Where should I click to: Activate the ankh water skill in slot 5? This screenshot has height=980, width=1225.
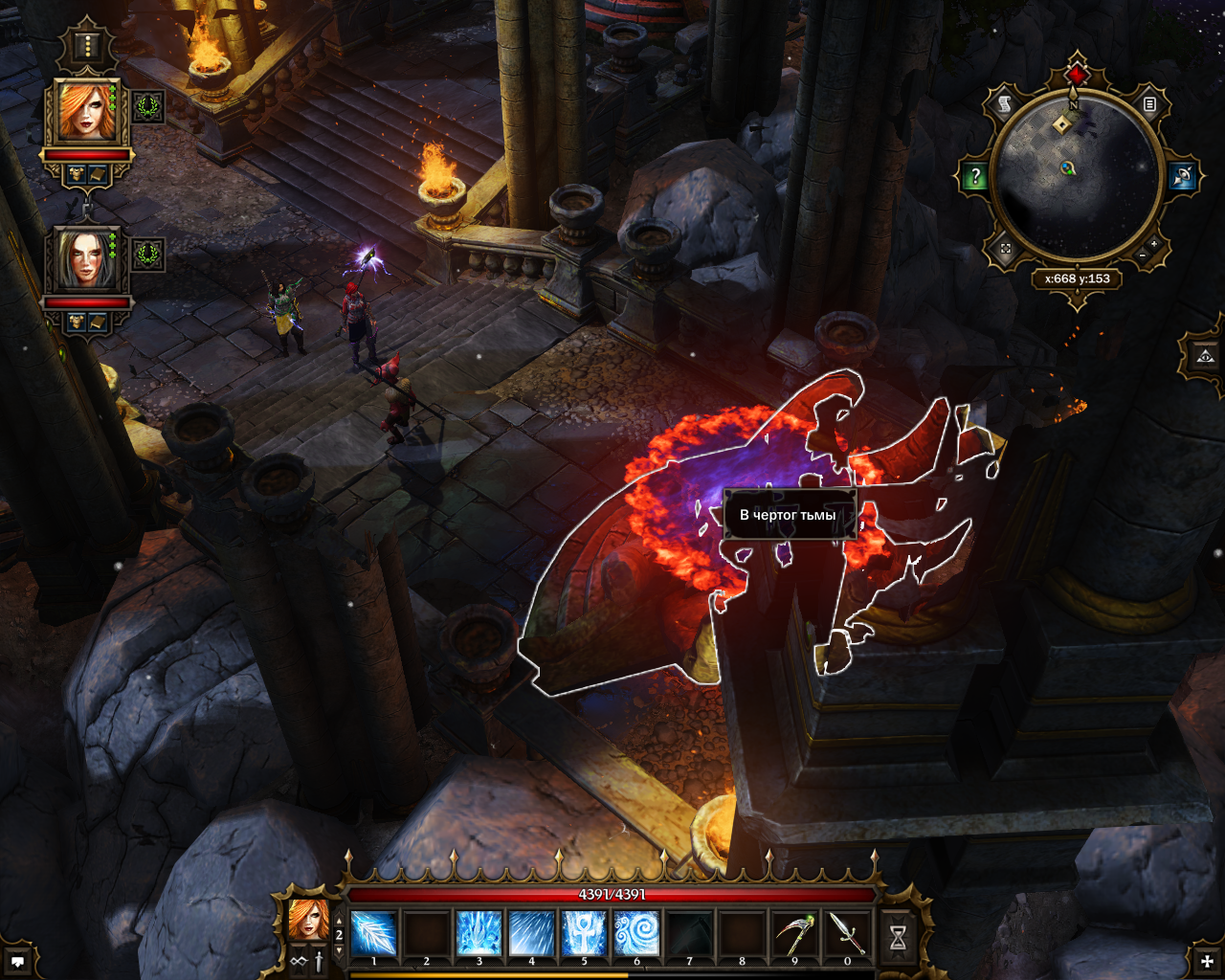584,932
